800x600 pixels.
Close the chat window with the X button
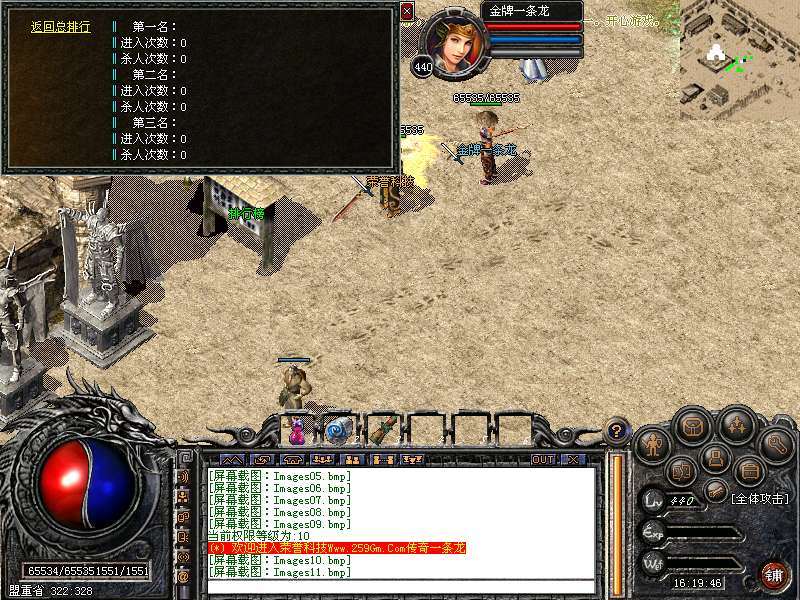(572, 460)
